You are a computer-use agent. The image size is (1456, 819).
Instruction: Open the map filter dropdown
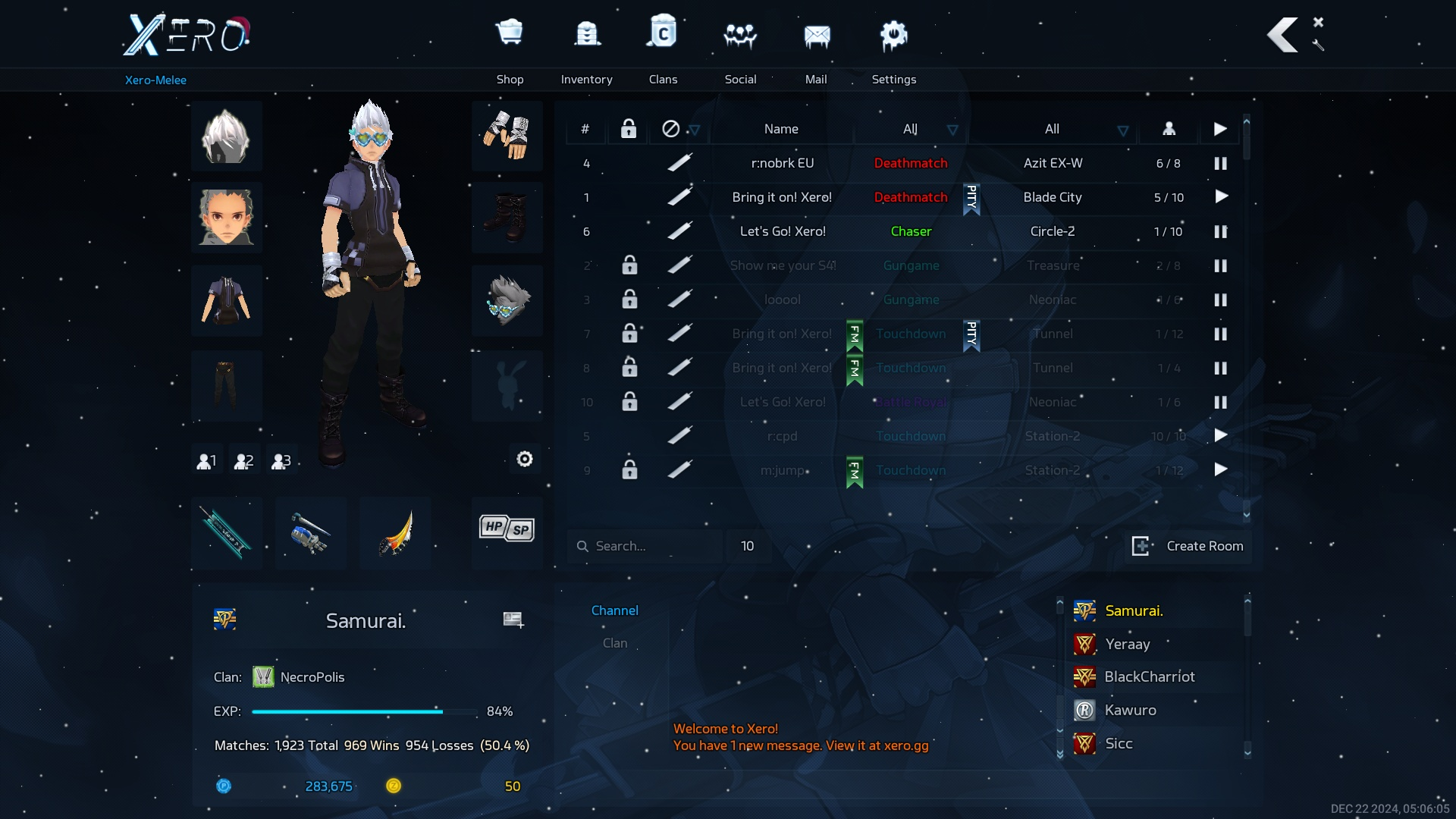click(1122, 130)
